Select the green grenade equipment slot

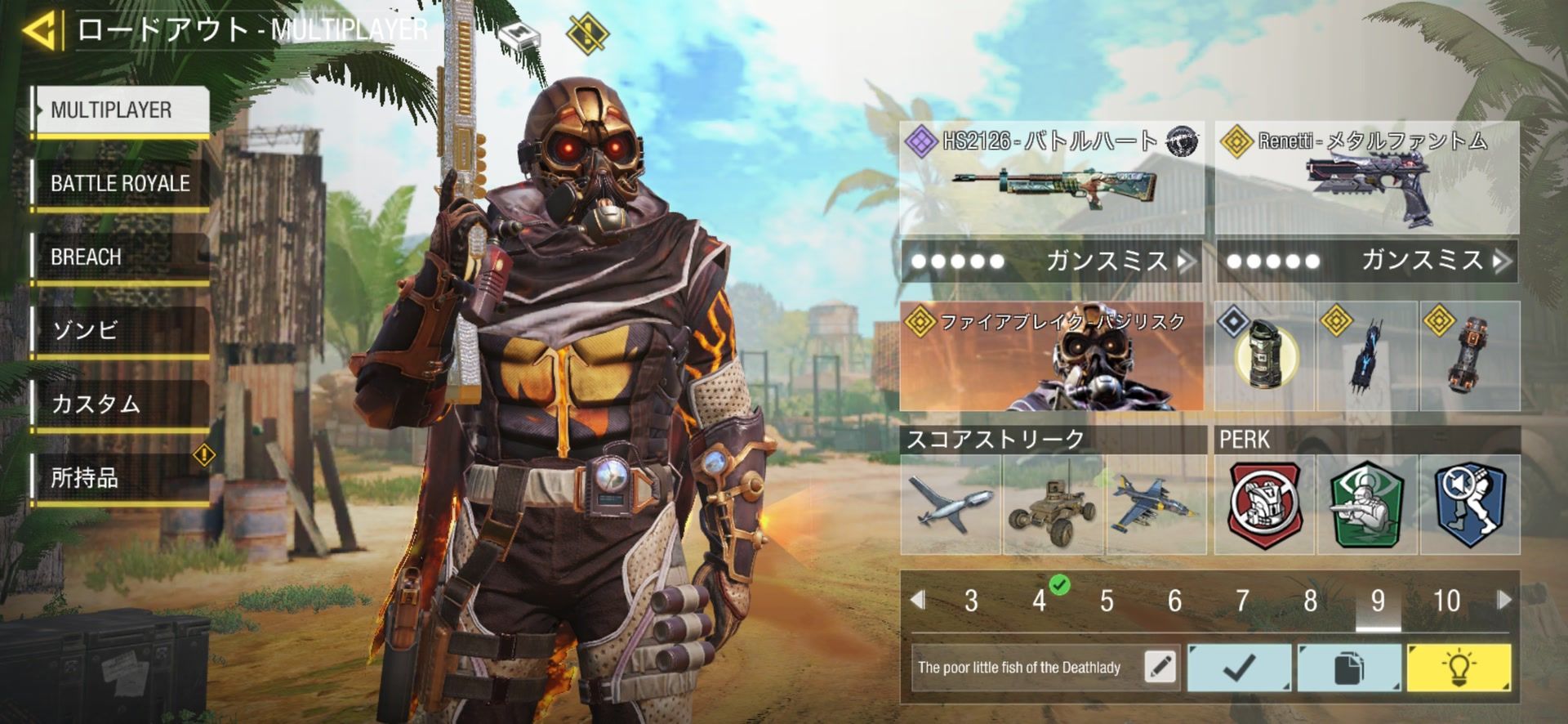pos(1263,356)
